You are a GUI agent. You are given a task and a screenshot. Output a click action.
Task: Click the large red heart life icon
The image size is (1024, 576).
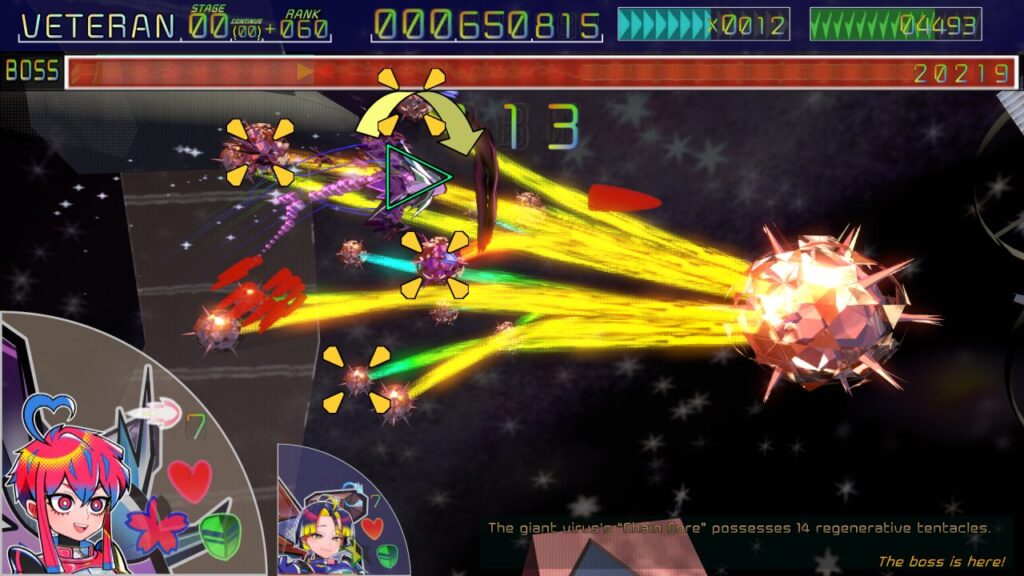[190, 480]
